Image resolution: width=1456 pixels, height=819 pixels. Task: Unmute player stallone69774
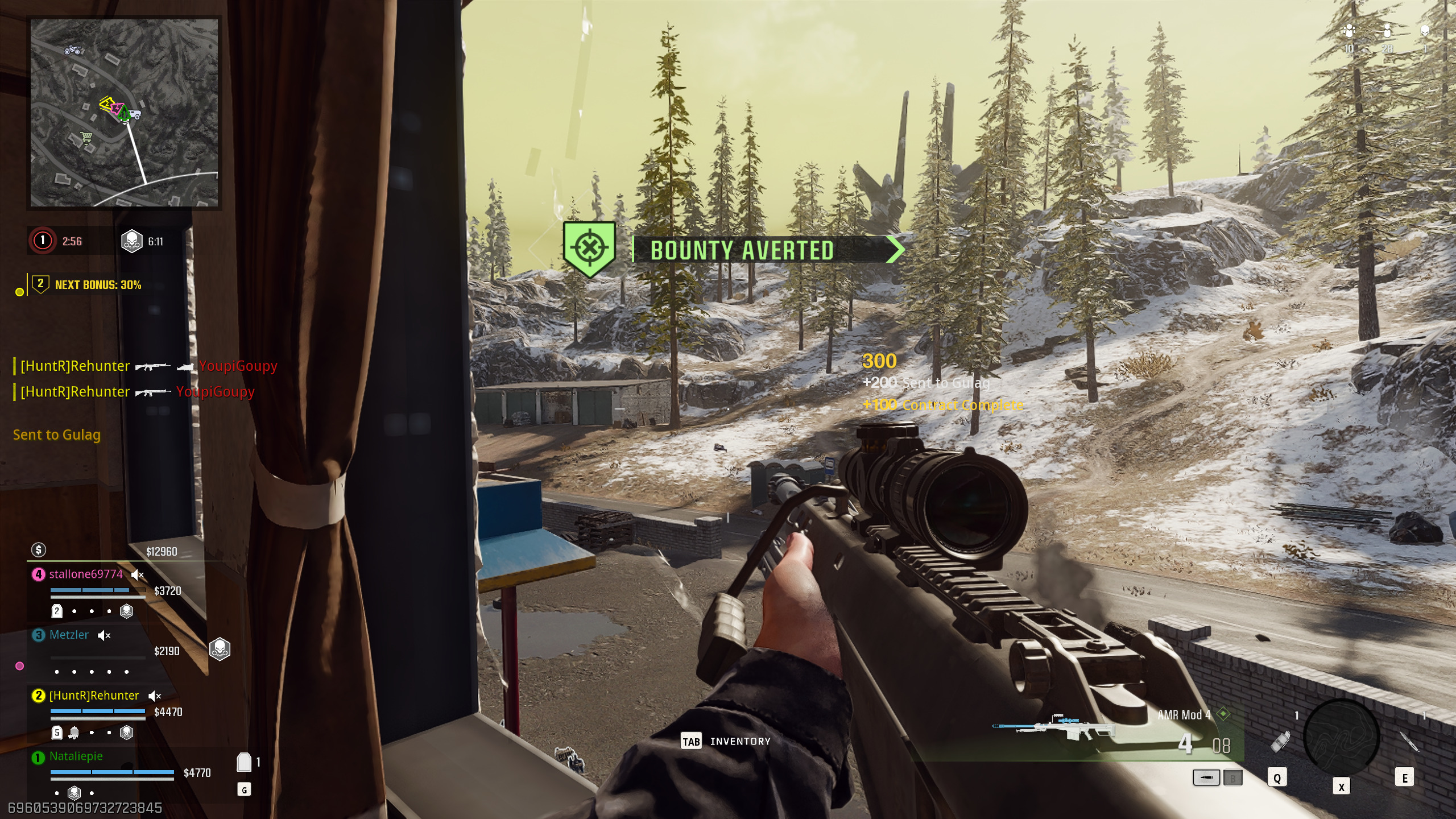136,574
